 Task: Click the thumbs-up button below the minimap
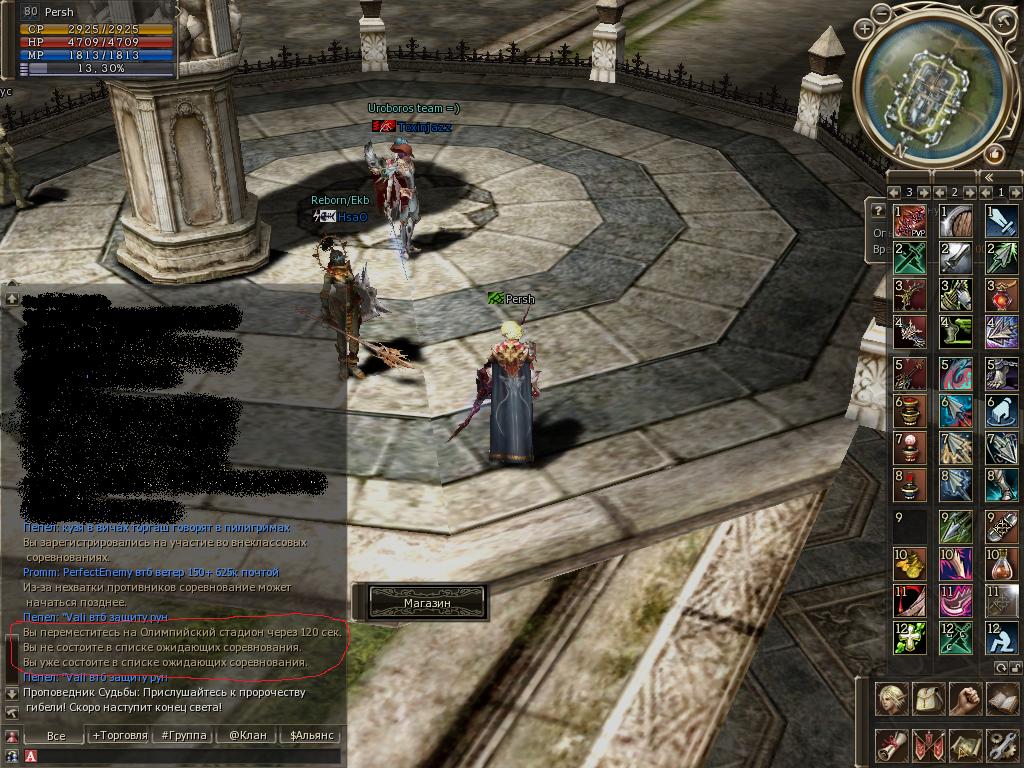[x=994, y=153]
